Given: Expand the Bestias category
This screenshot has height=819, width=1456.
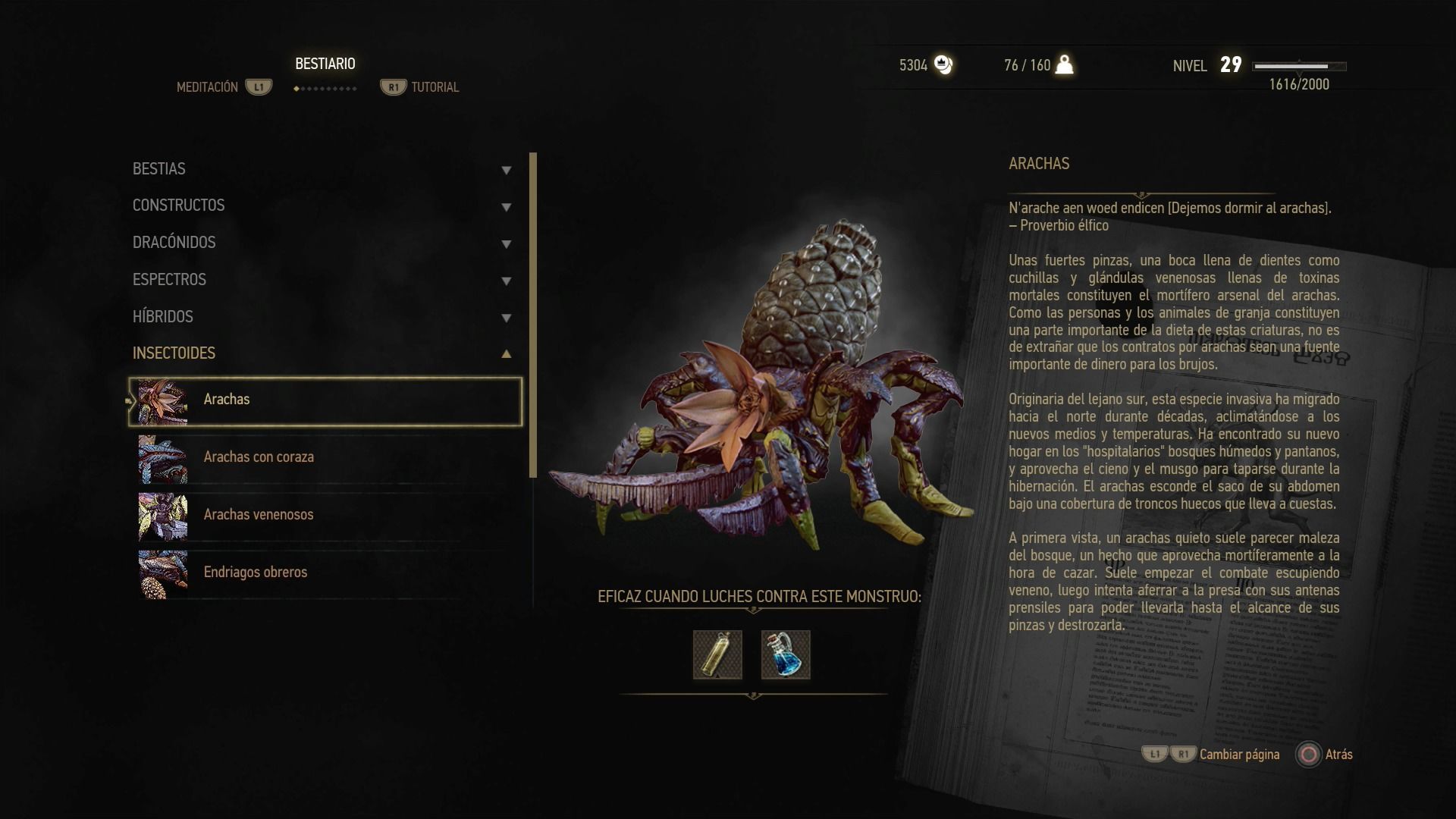Looking at the screenshot, I should [322, 169].
